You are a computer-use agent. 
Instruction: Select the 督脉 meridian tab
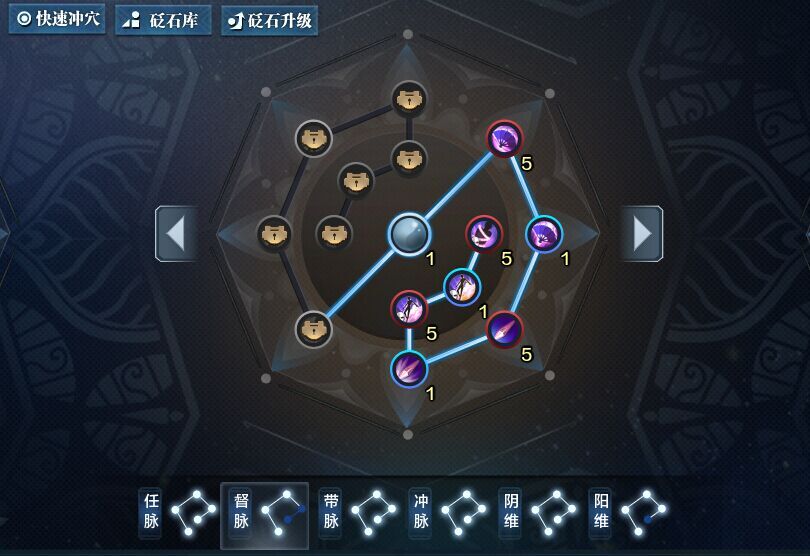click(x=265, y=514)
